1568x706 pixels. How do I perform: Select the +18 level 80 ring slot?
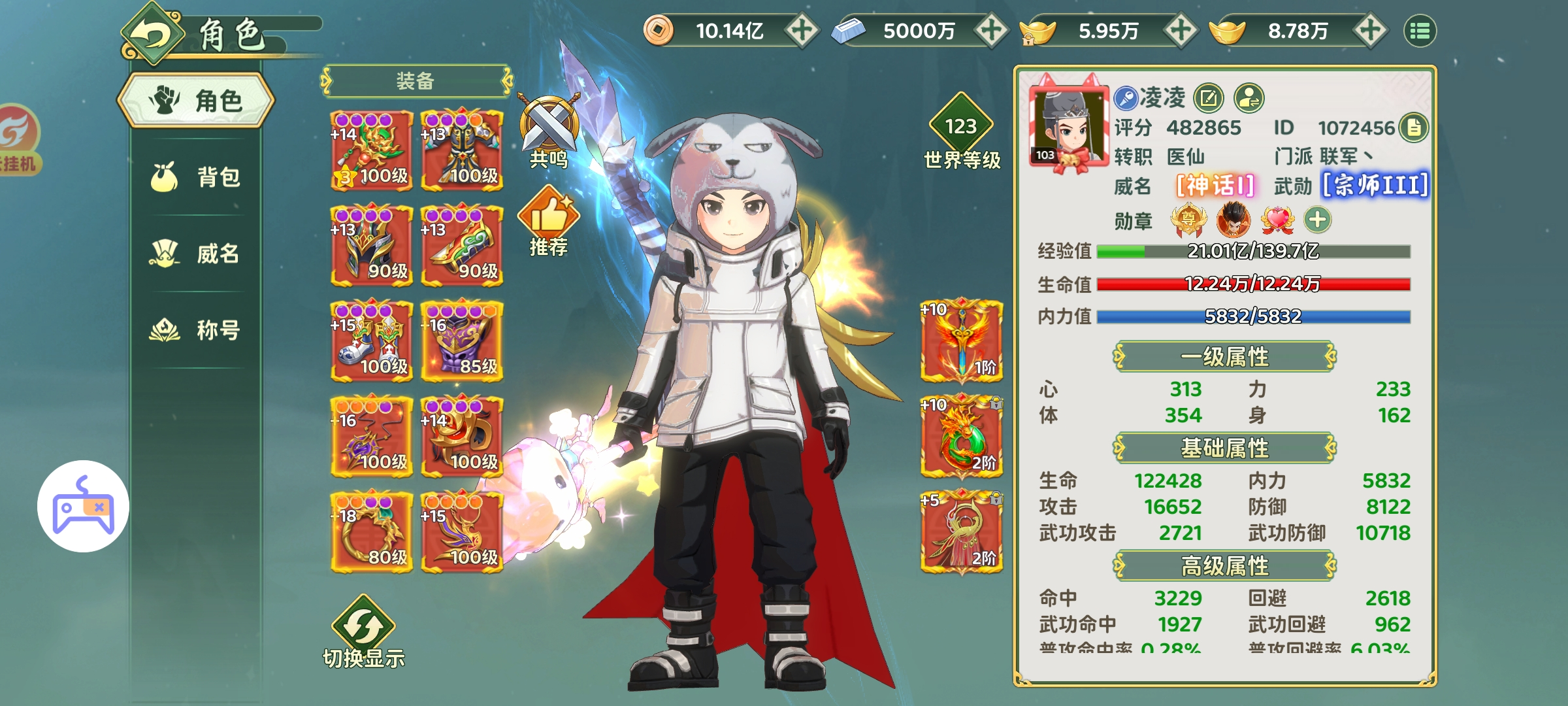(372, 532)
